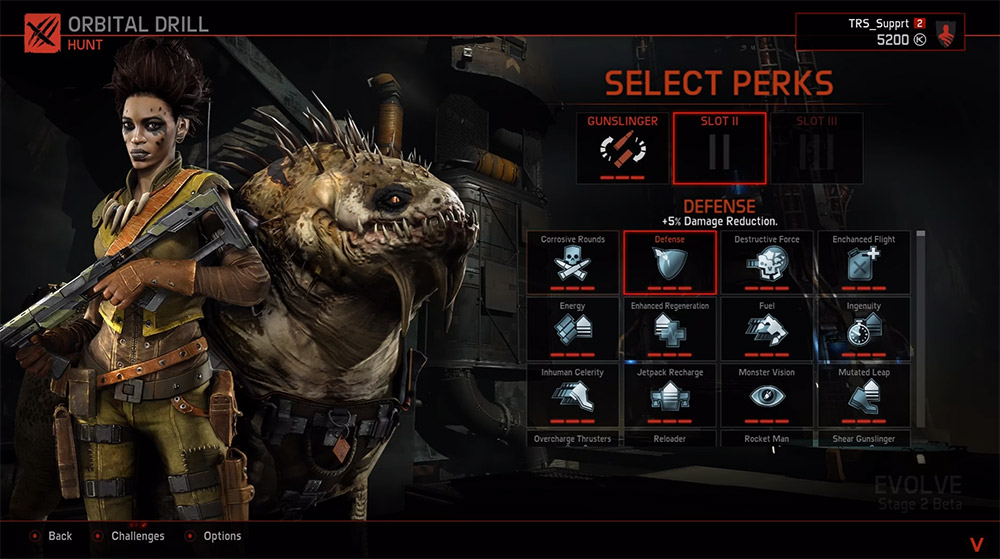Select the Defense perk tile

point(670,263)
